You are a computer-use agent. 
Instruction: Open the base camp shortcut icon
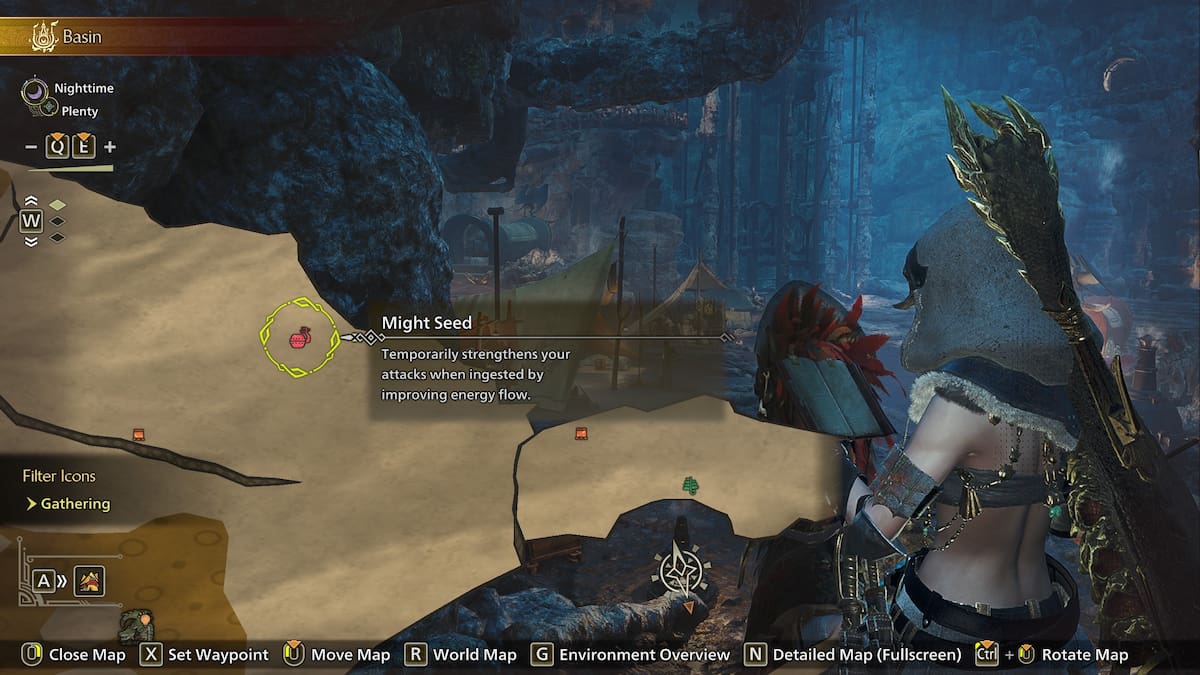[x=89, y=580]
